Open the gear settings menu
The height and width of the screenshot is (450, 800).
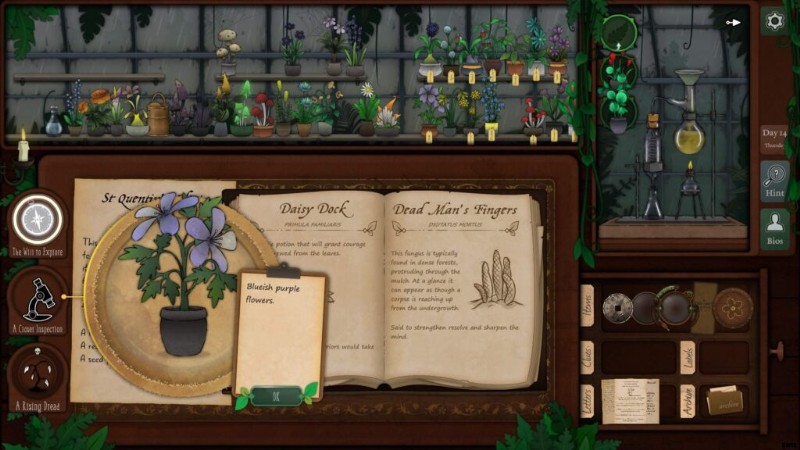(773, 20)
